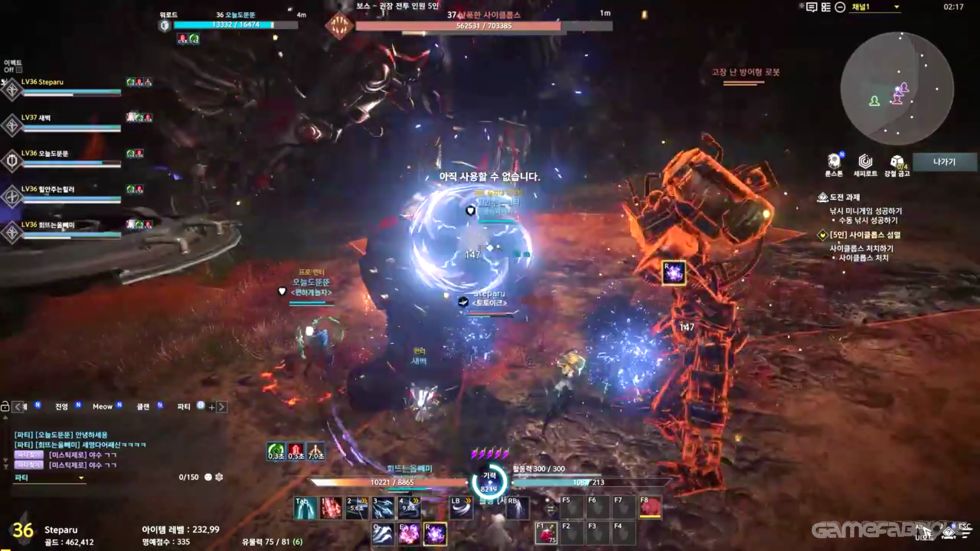980x551 pixels.
Task: Activate the Tab skill icon
Action: [306, 508]
